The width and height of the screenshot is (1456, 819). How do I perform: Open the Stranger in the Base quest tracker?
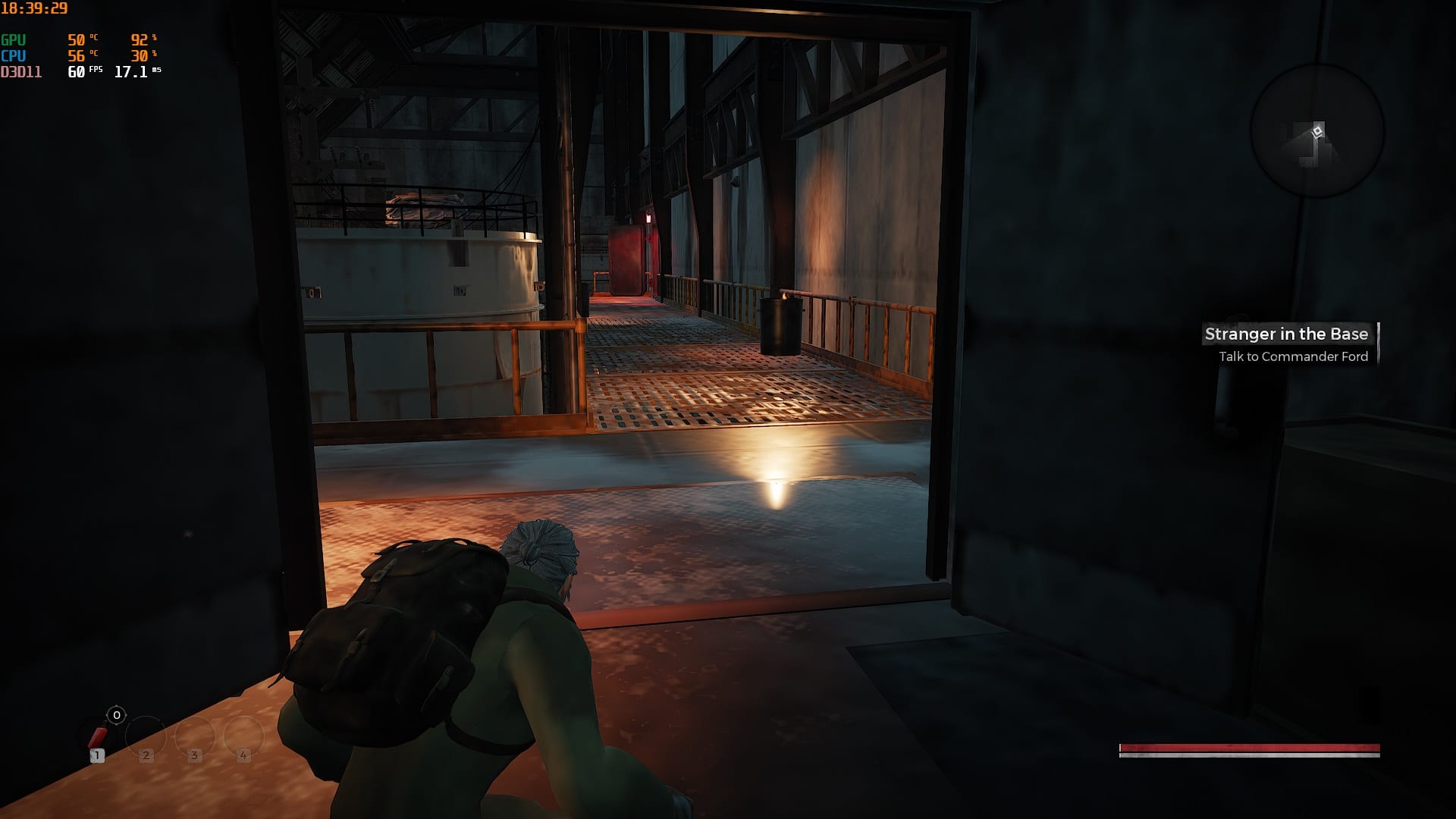coord(1286,334)
